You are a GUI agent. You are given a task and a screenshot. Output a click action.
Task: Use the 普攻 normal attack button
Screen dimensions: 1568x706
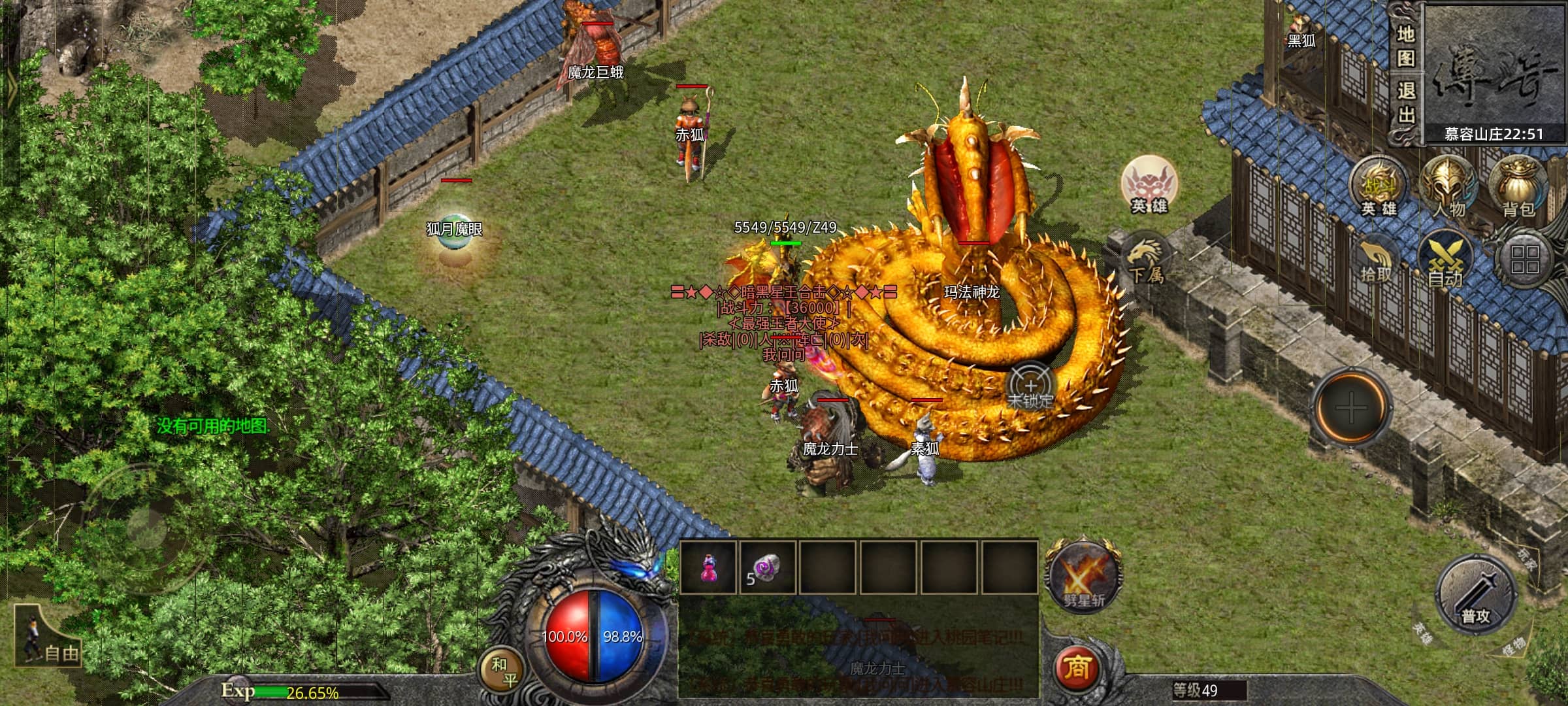tap(1476, 596)
